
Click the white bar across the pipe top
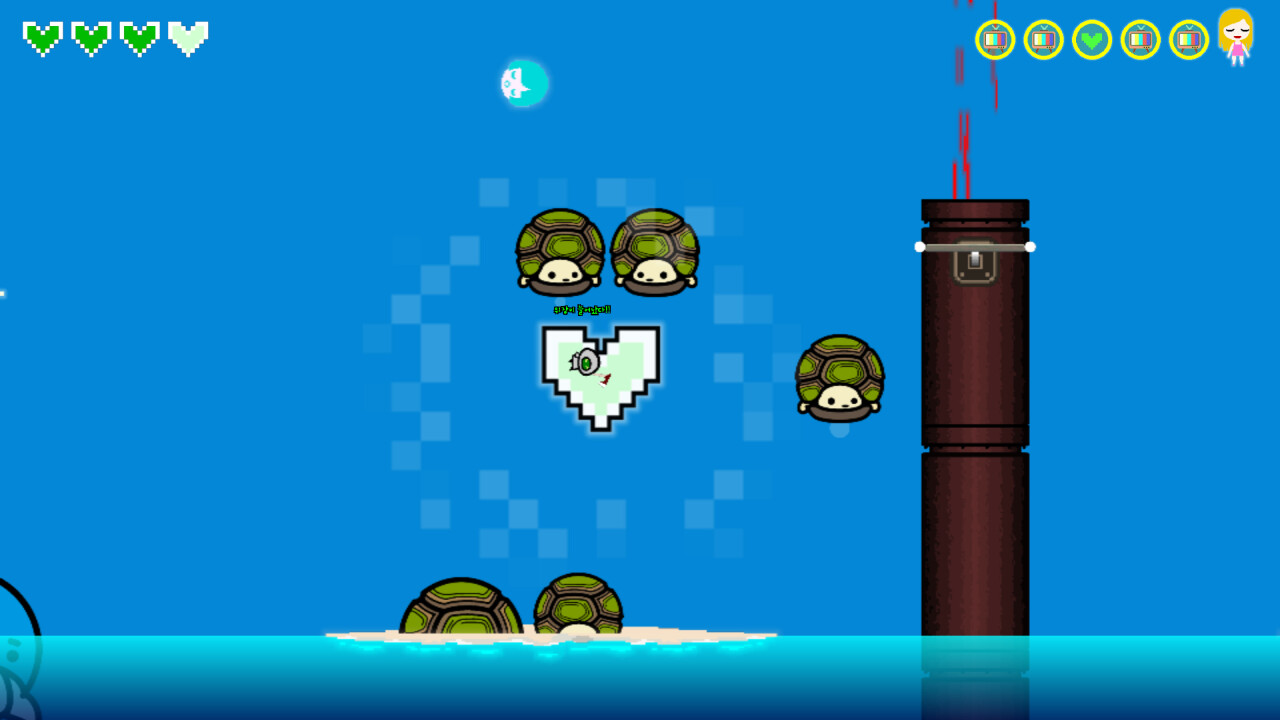pos(975,245)
